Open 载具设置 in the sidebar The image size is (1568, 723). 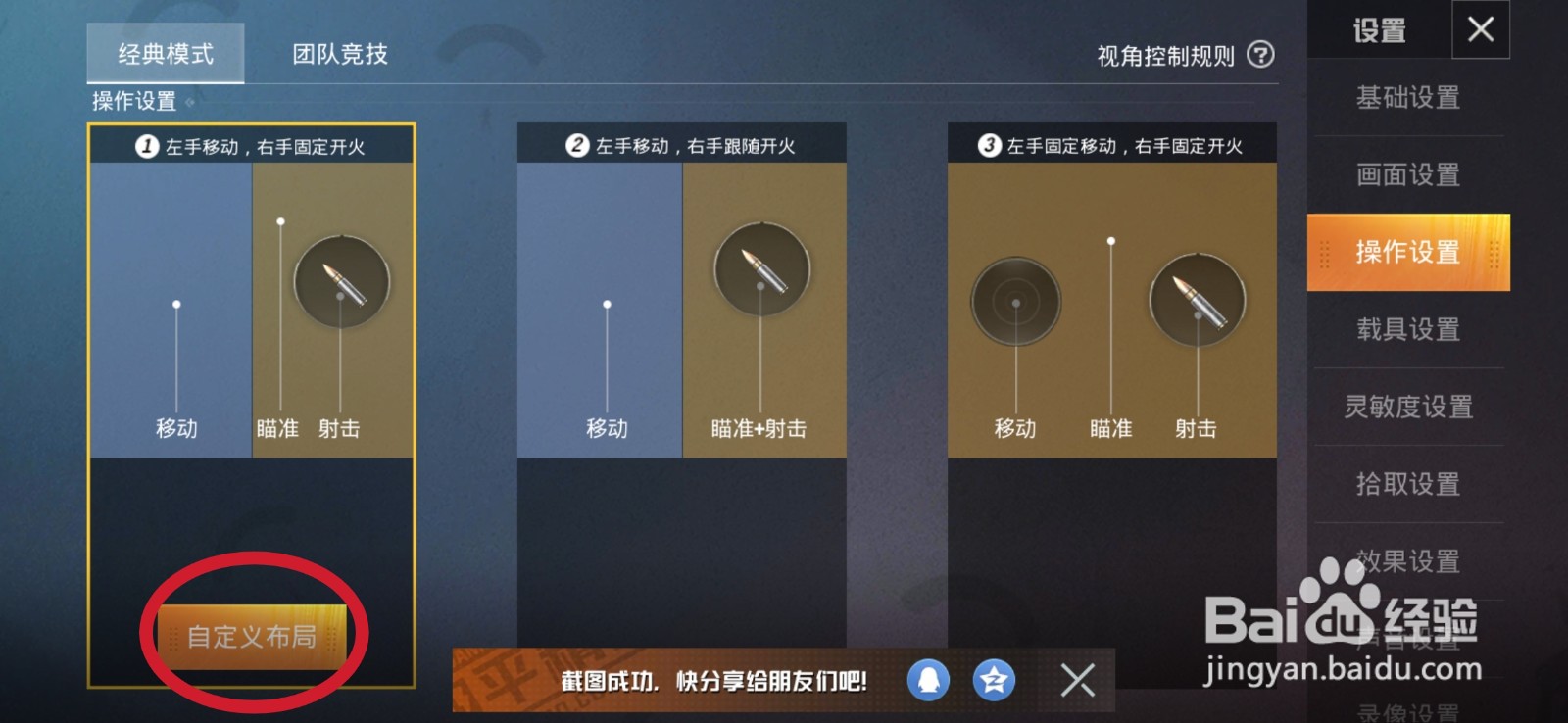(1408, 330)
